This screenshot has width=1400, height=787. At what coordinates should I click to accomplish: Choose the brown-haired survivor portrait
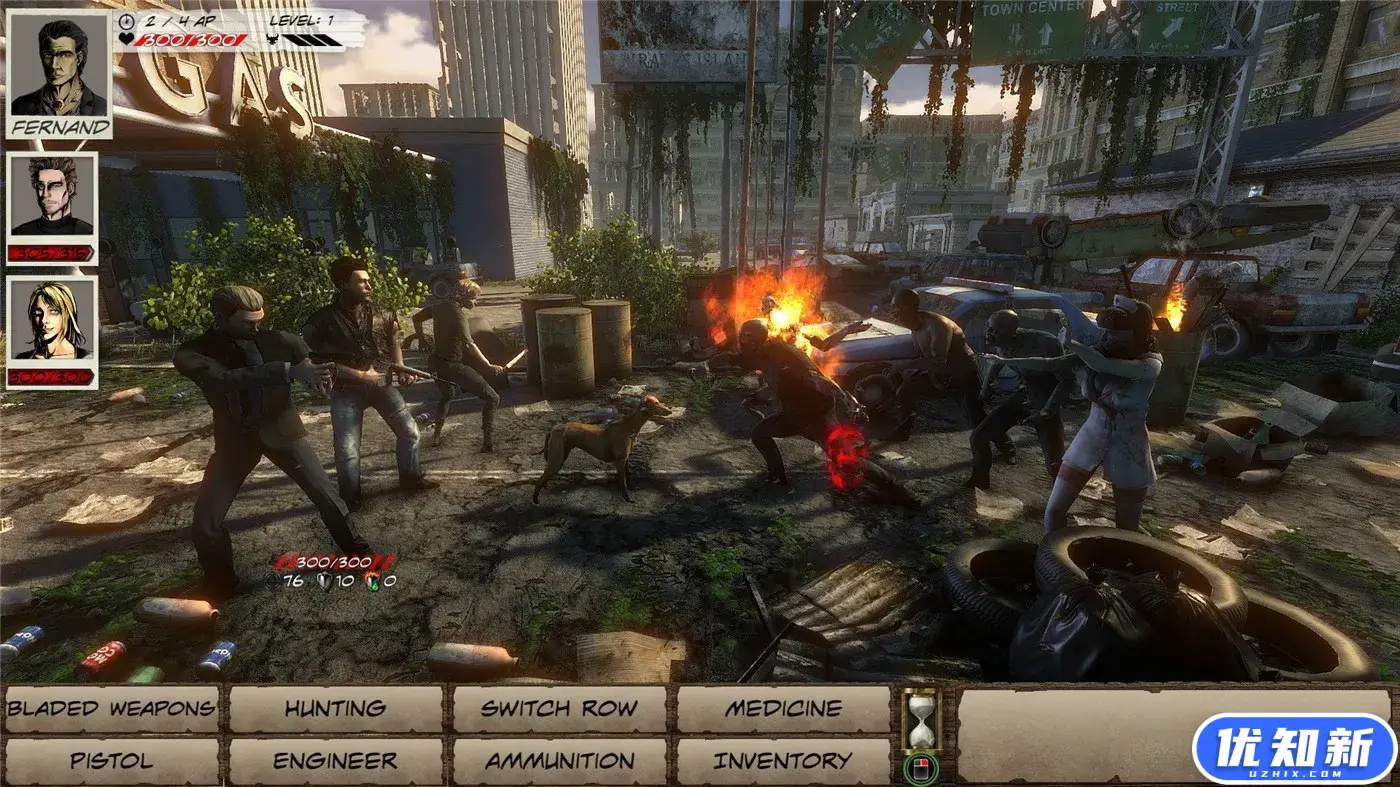coord(53,197)
